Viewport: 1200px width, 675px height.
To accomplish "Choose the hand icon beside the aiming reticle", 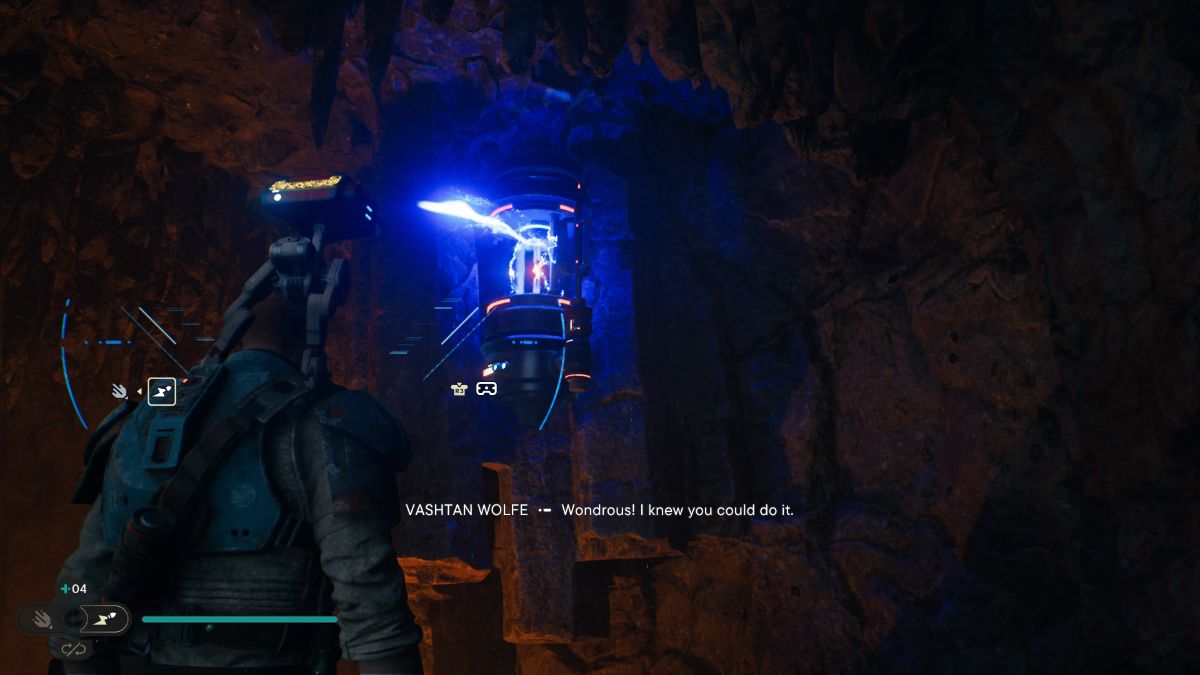I will point(119,391).
